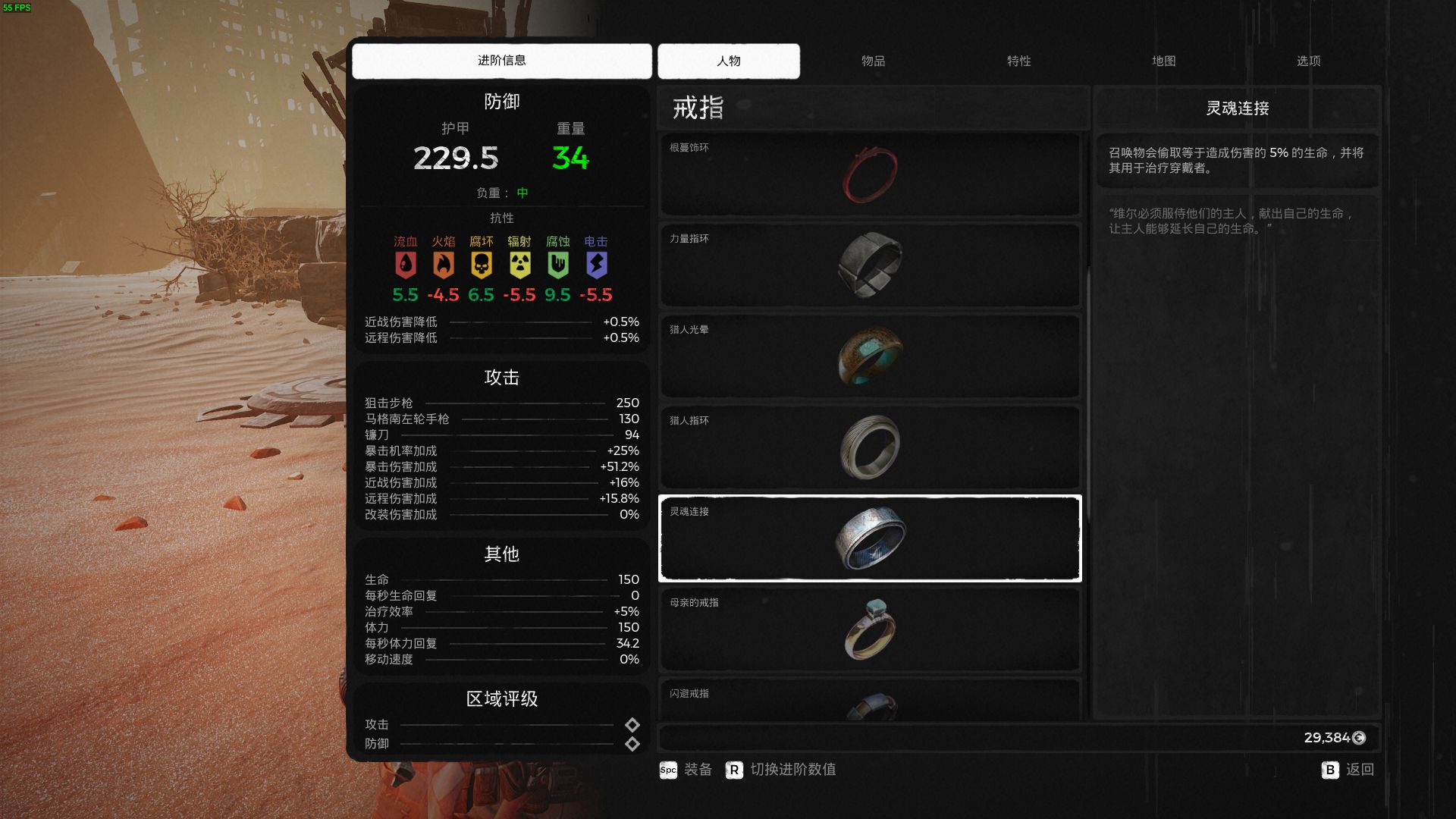Choose the 母亲的戒指 ring

click(870, 629)
